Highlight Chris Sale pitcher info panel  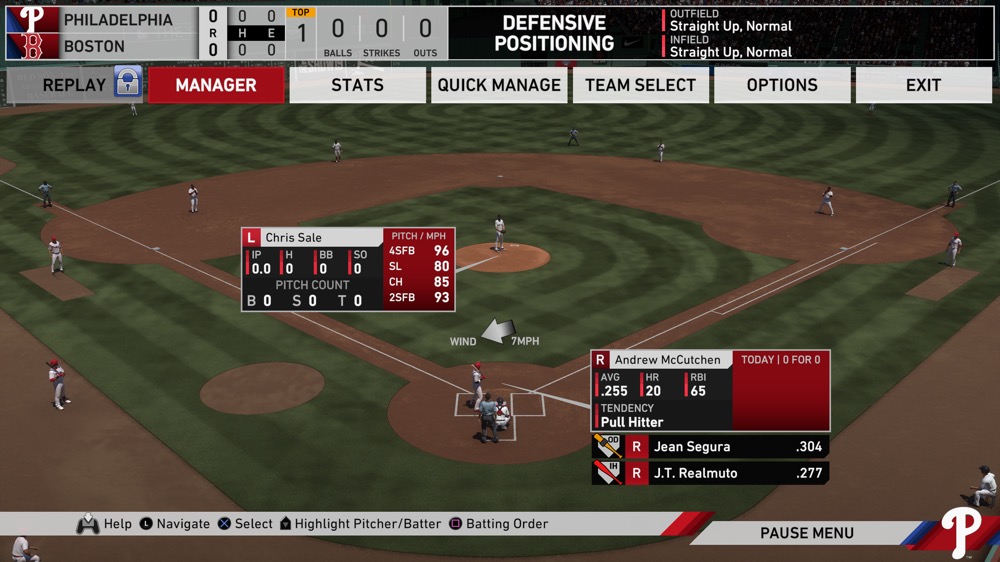click(347, 269)
